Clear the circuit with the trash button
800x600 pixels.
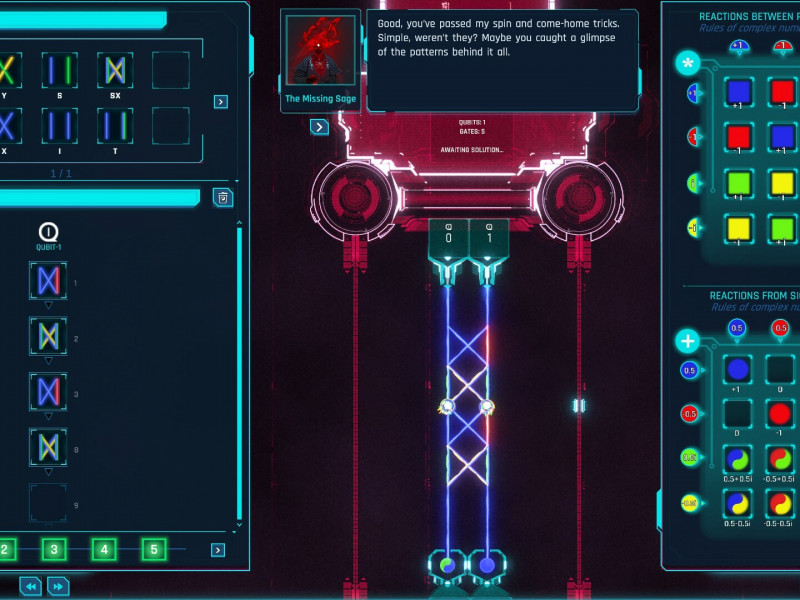pyautogui.click(x=223, y=197)
